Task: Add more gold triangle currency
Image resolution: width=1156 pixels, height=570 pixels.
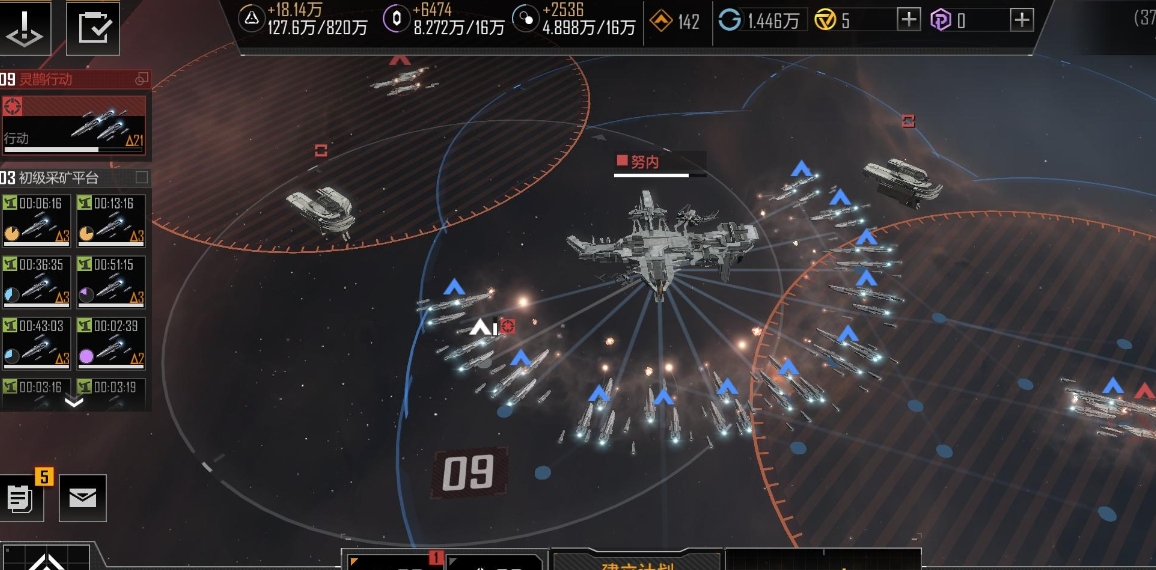Action: click(908, 19)
